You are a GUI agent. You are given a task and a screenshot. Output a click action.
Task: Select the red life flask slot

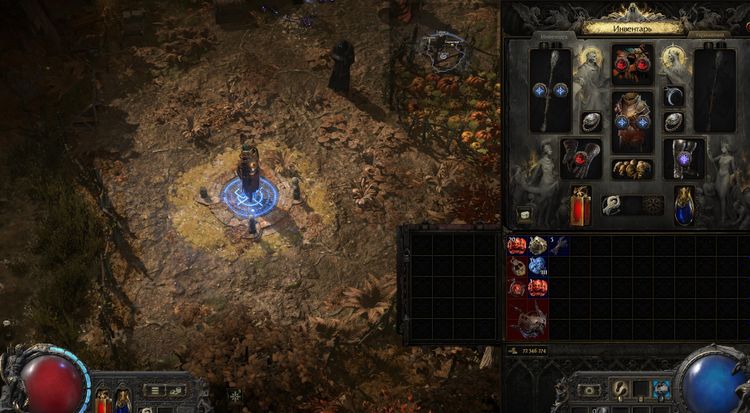coord(581,204)
